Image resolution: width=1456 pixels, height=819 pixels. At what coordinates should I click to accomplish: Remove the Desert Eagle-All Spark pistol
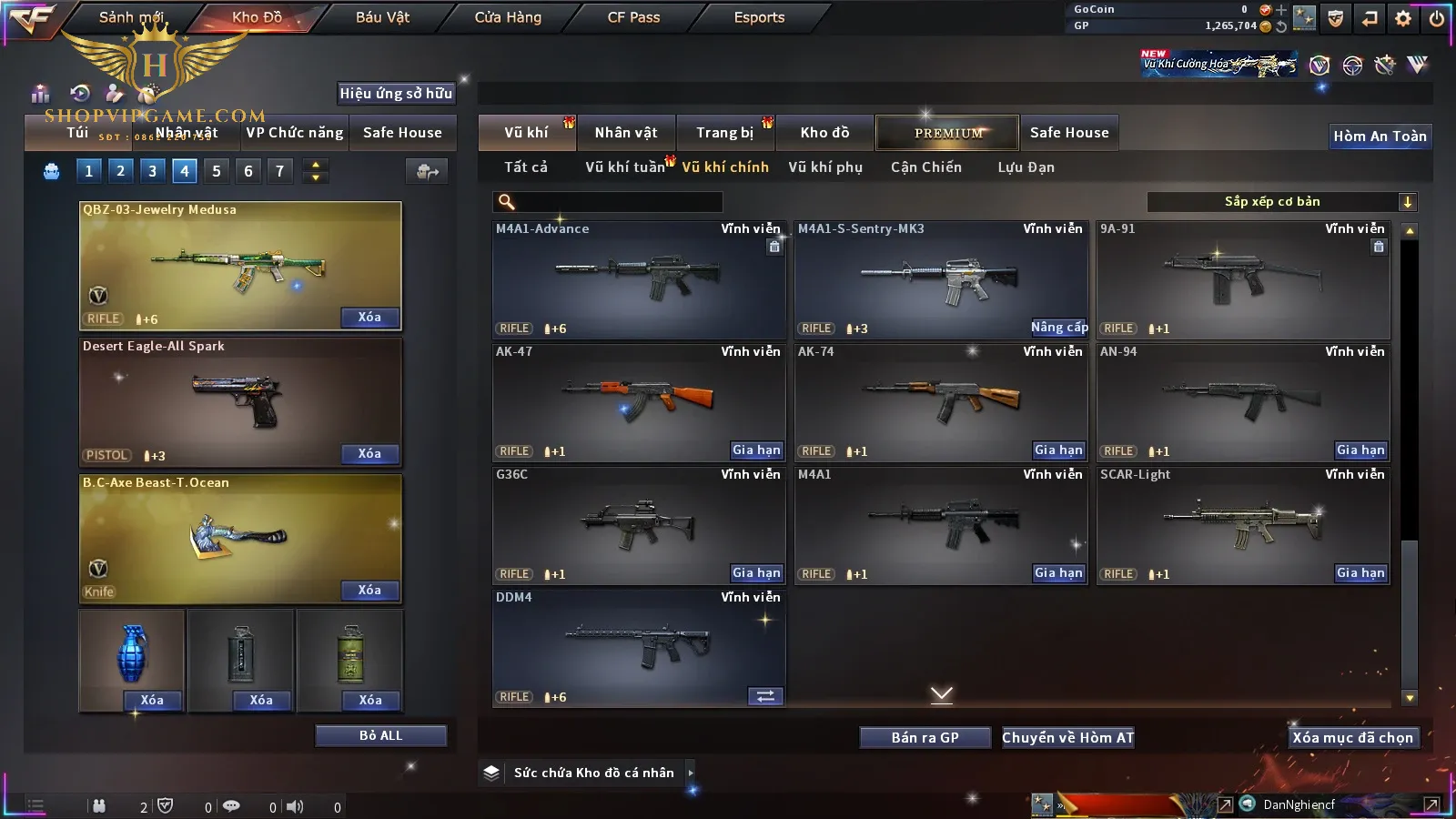tap(369, 453)
